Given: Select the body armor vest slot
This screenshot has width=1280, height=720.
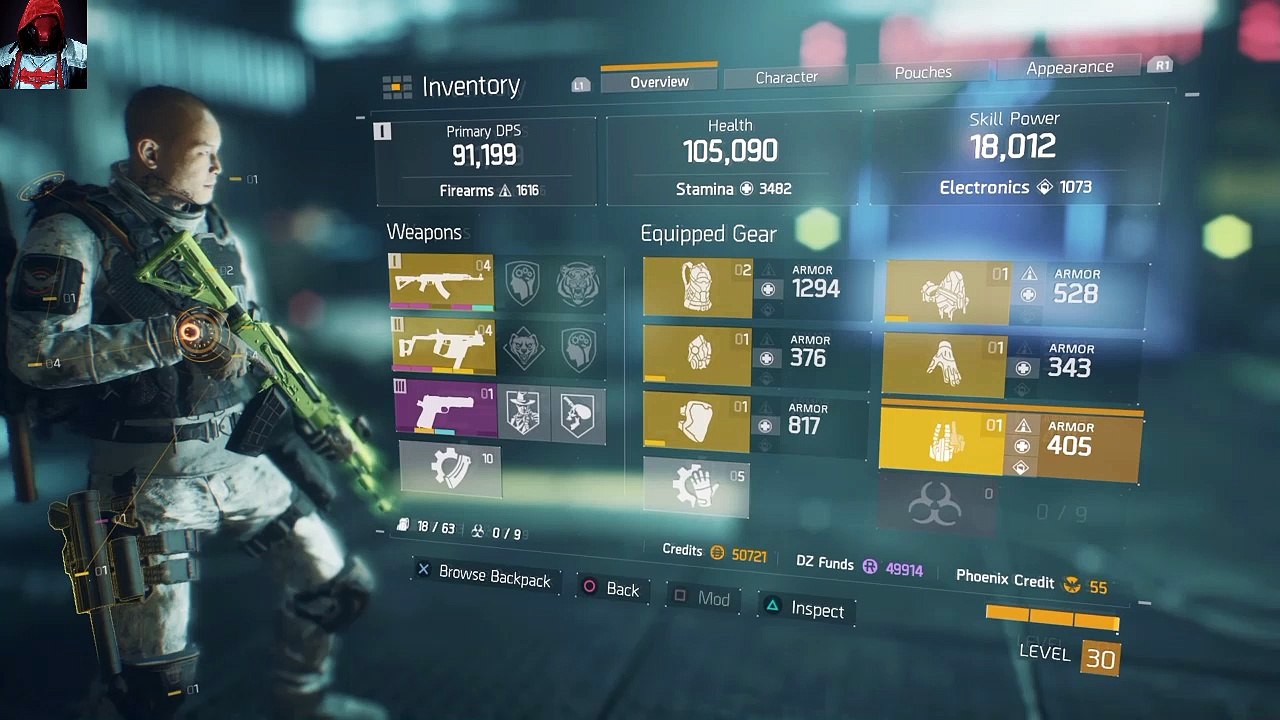Looking at the screenshot, I should 698,288.
